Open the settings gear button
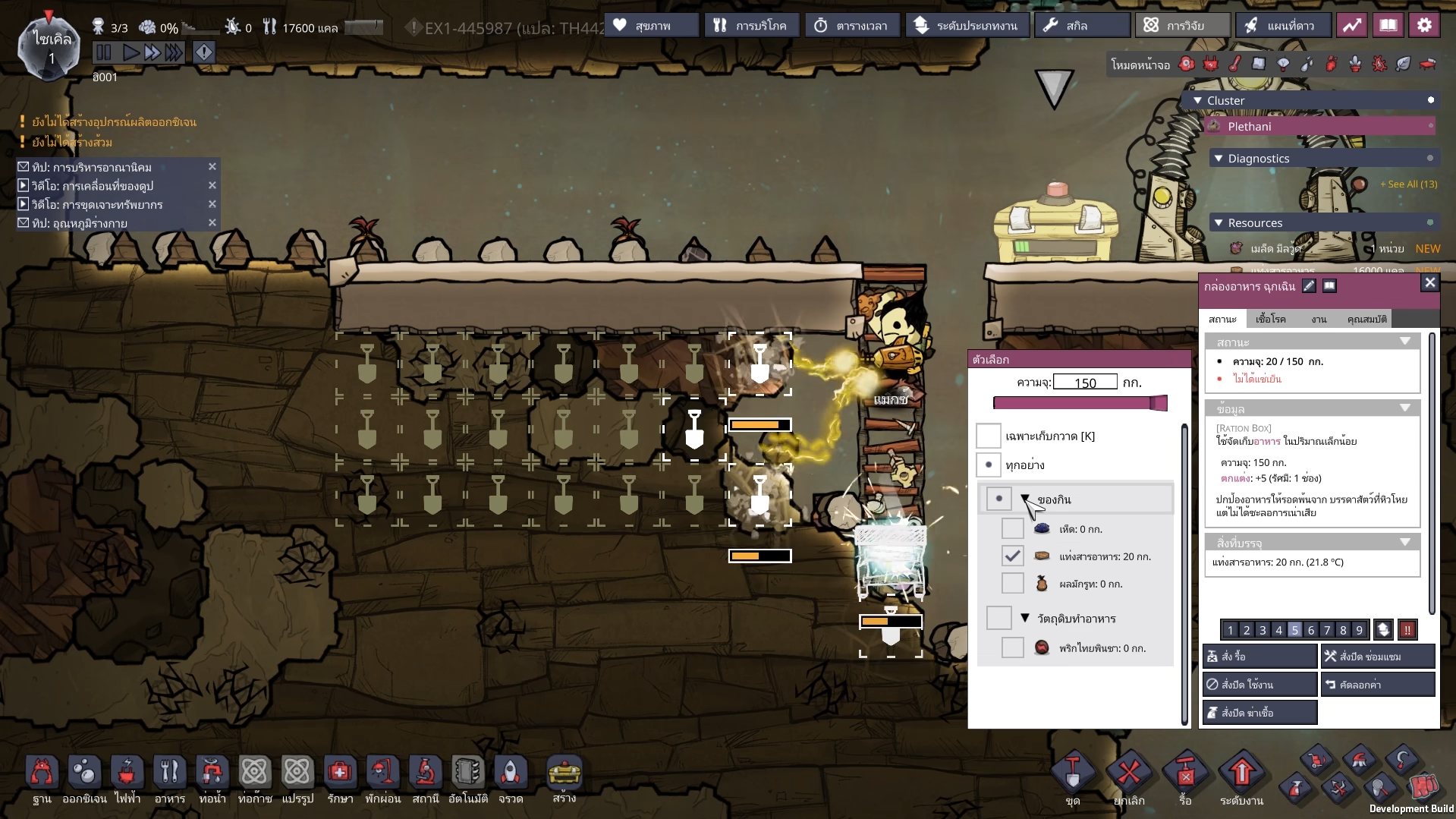Image resolution: width=1456 pixels, height=819 pixels. (x=1424, y=26)
